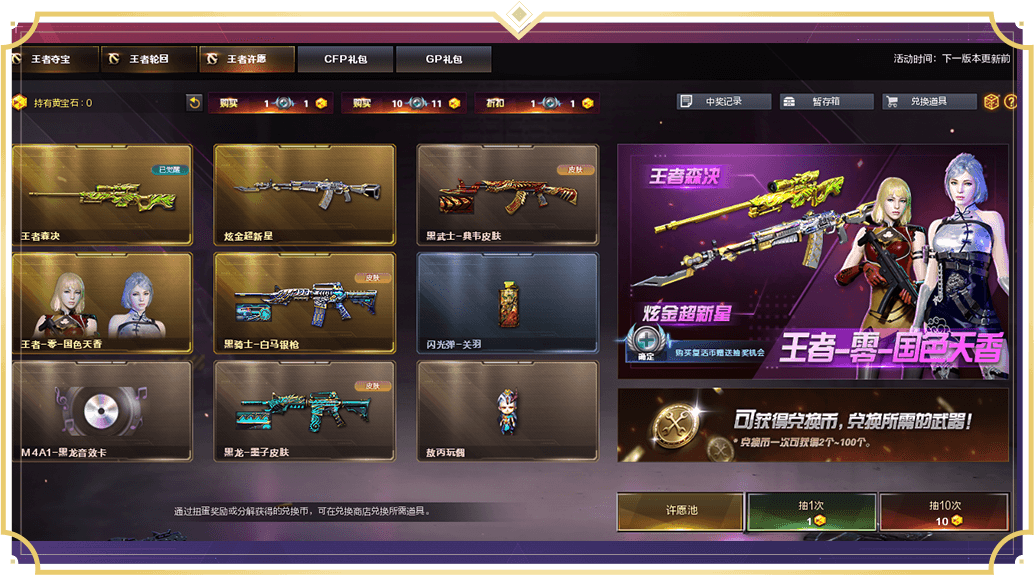Switch to the 王者夺宝 tab
The width and height of the screenshot is (1034, 575).
point(54,59)
